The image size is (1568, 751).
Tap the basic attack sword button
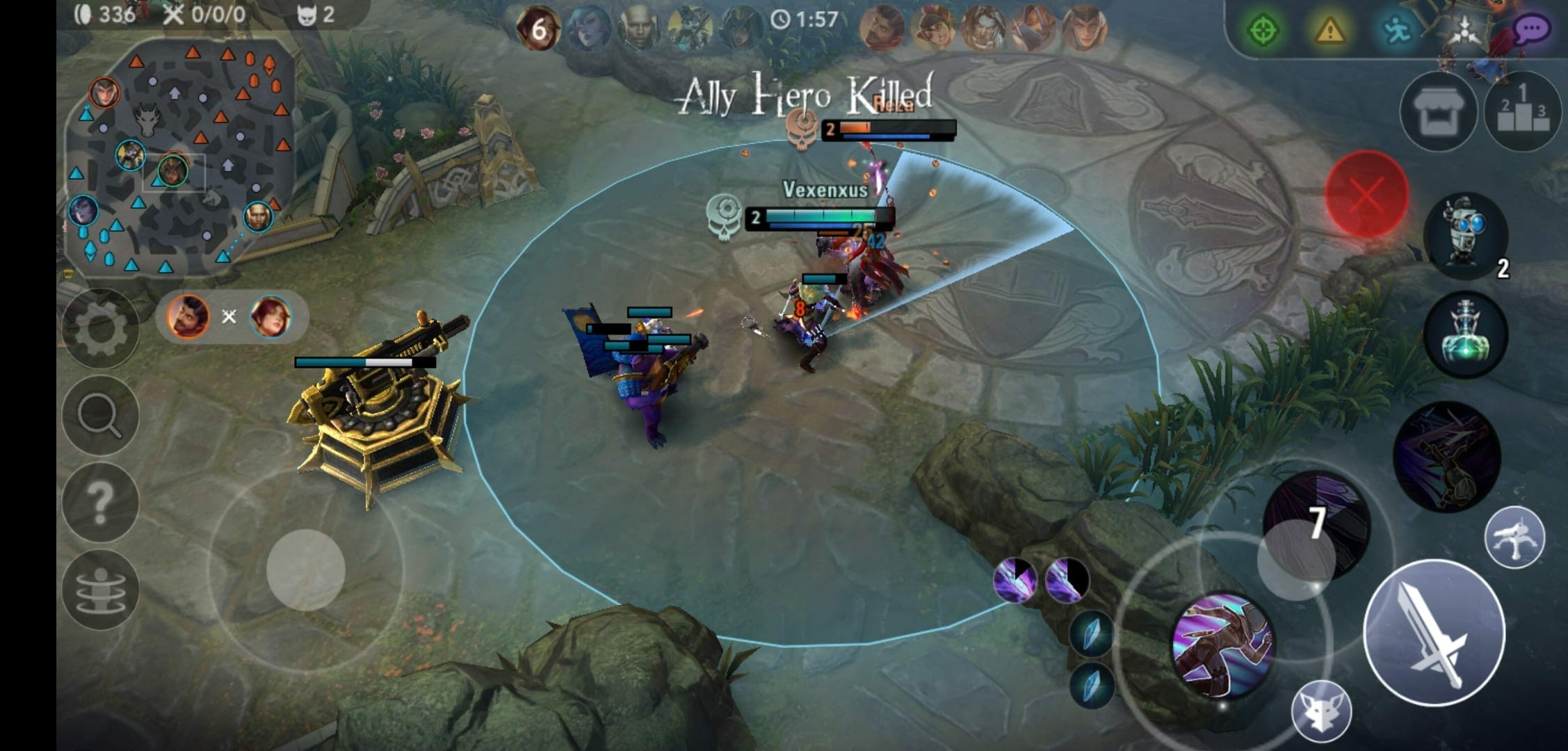[x=1434, y=633]
